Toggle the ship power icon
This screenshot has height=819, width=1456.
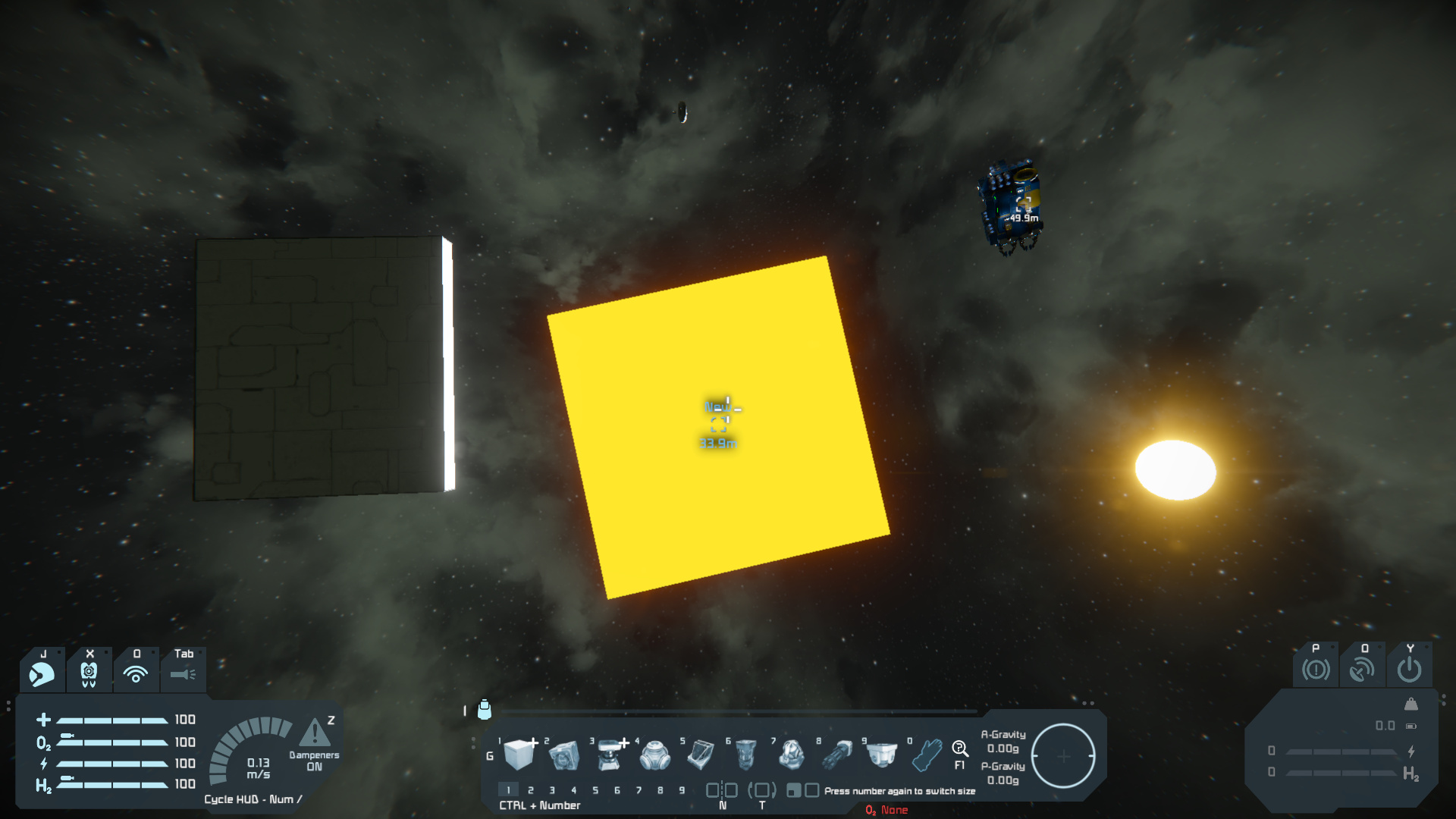coord(1409,670)
